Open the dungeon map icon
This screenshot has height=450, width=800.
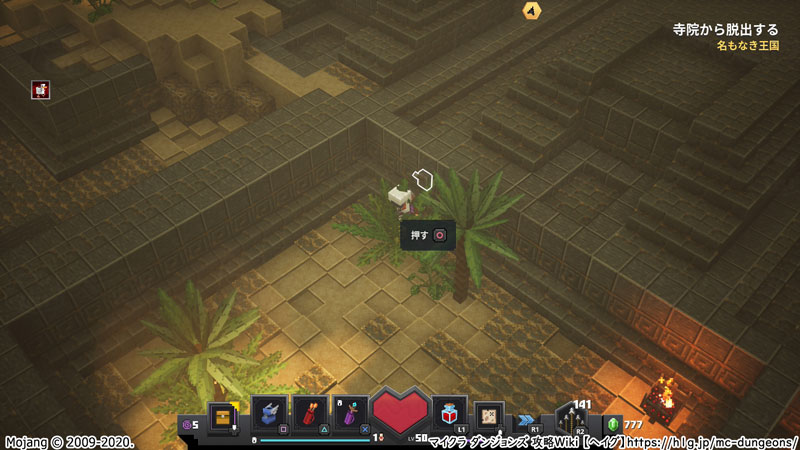[490, 414]
